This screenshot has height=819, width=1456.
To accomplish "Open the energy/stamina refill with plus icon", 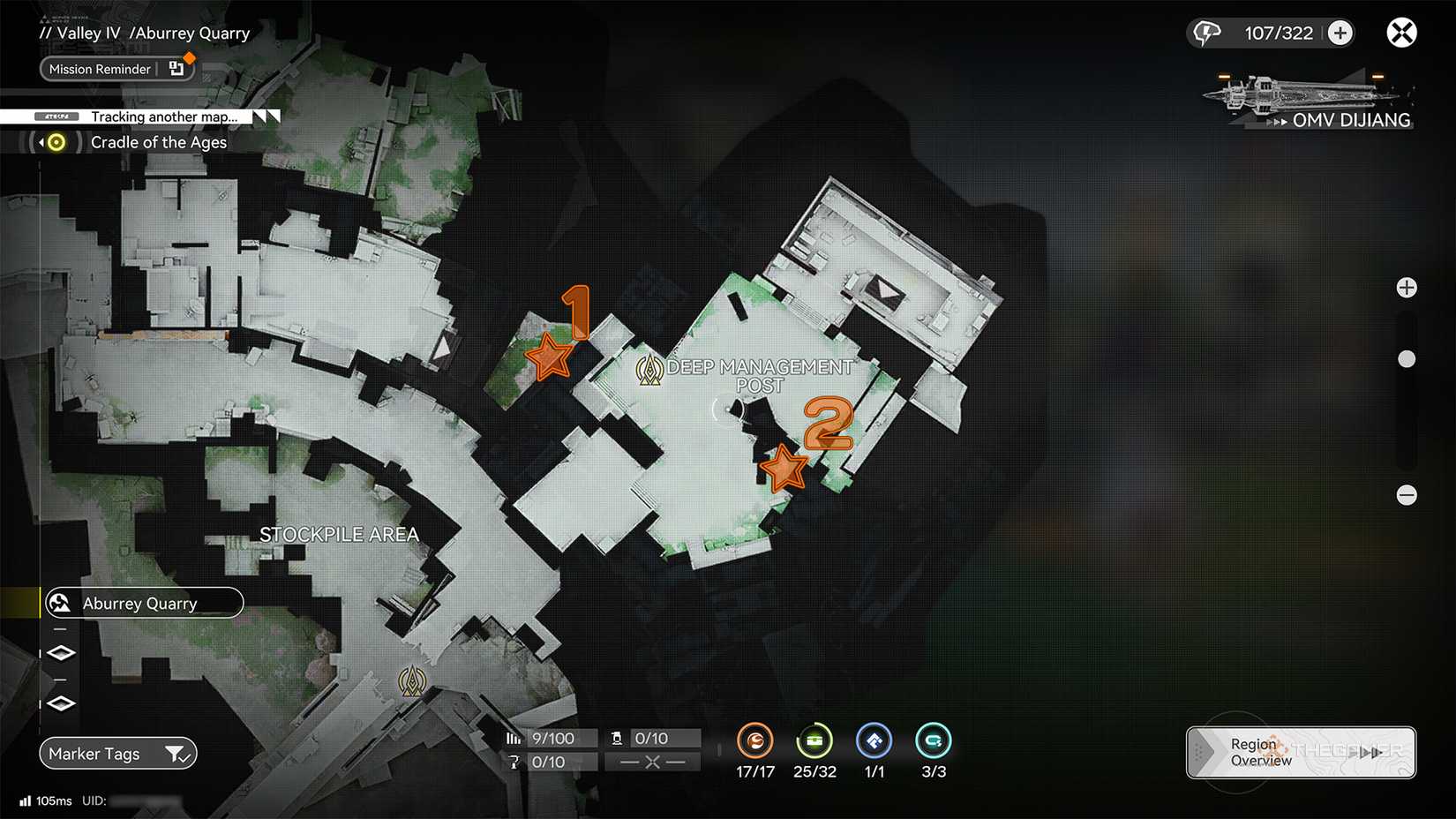I will pyautogui.click(x=1340, y=32).
